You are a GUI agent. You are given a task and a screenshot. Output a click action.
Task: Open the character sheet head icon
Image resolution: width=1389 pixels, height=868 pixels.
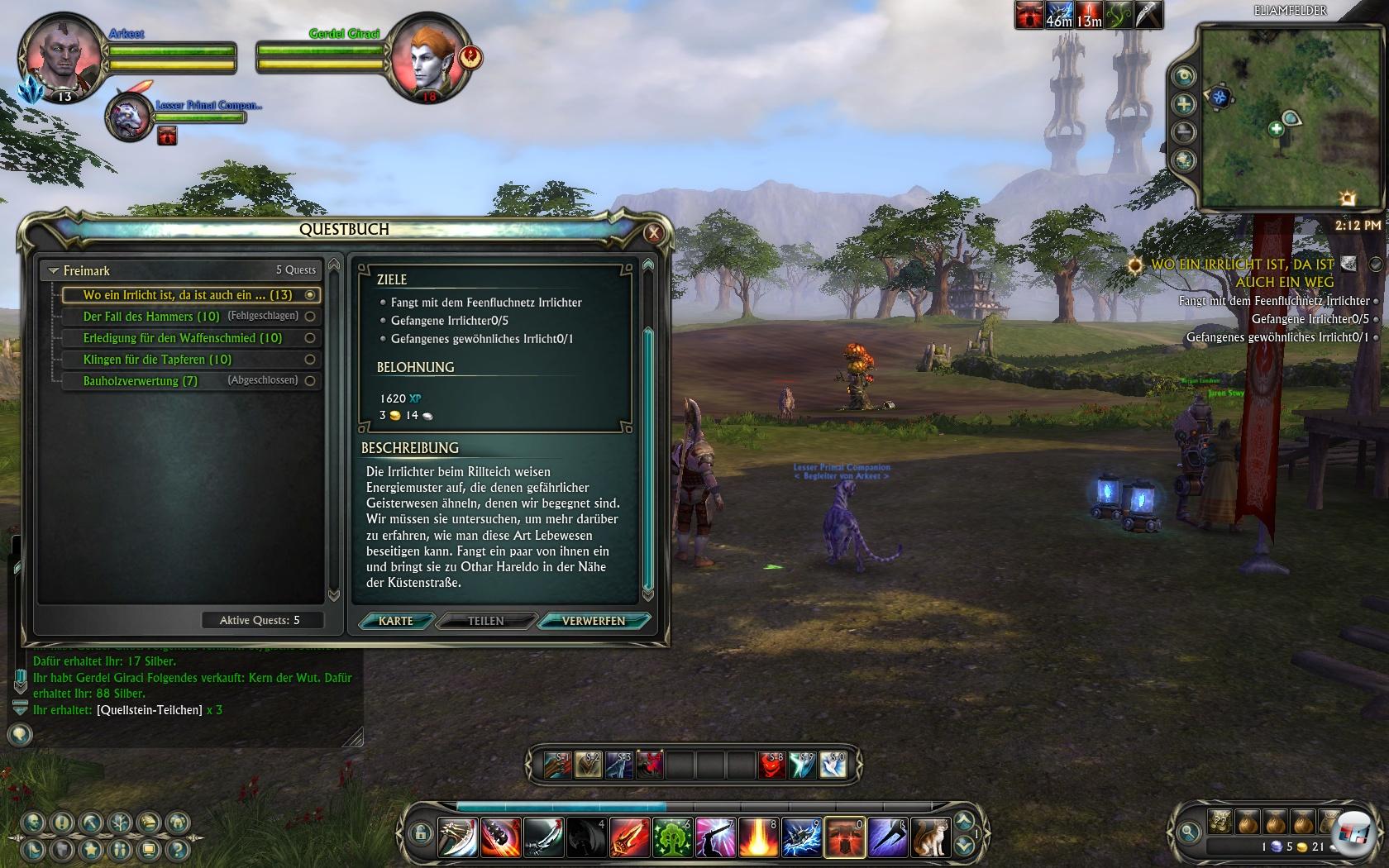[34, 823]
